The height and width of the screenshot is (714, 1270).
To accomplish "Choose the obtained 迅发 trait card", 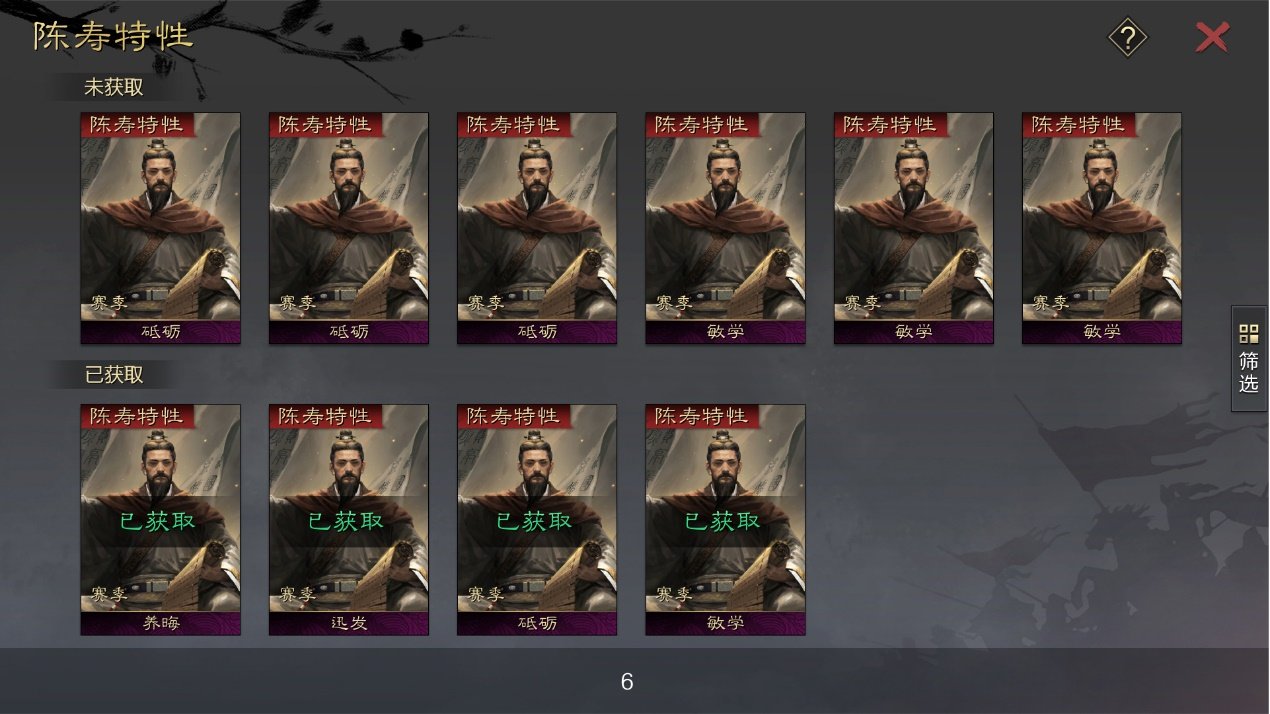I will click(x=348, y=519).
